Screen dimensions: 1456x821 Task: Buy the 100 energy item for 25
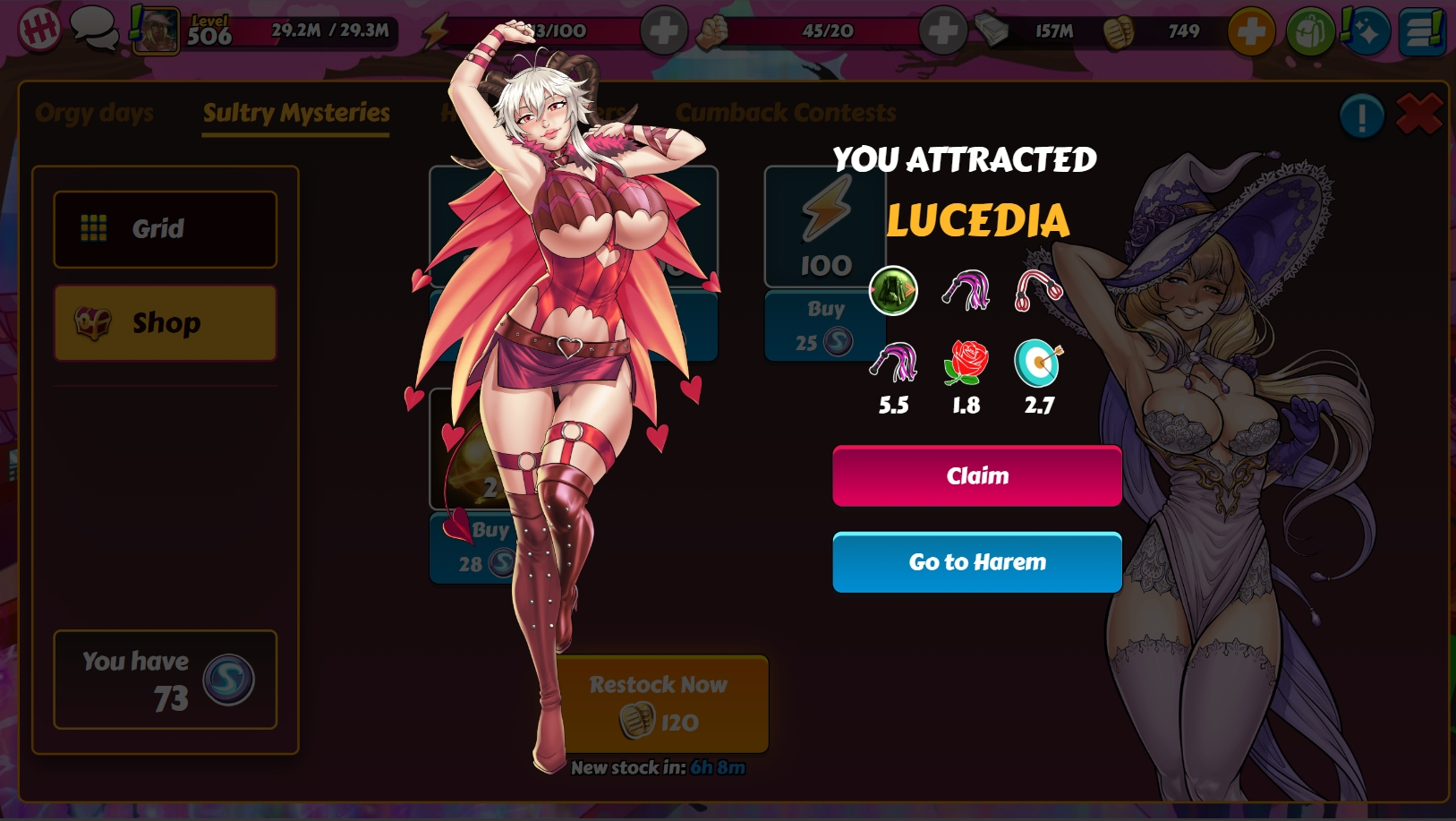click(x=824, y=325)
